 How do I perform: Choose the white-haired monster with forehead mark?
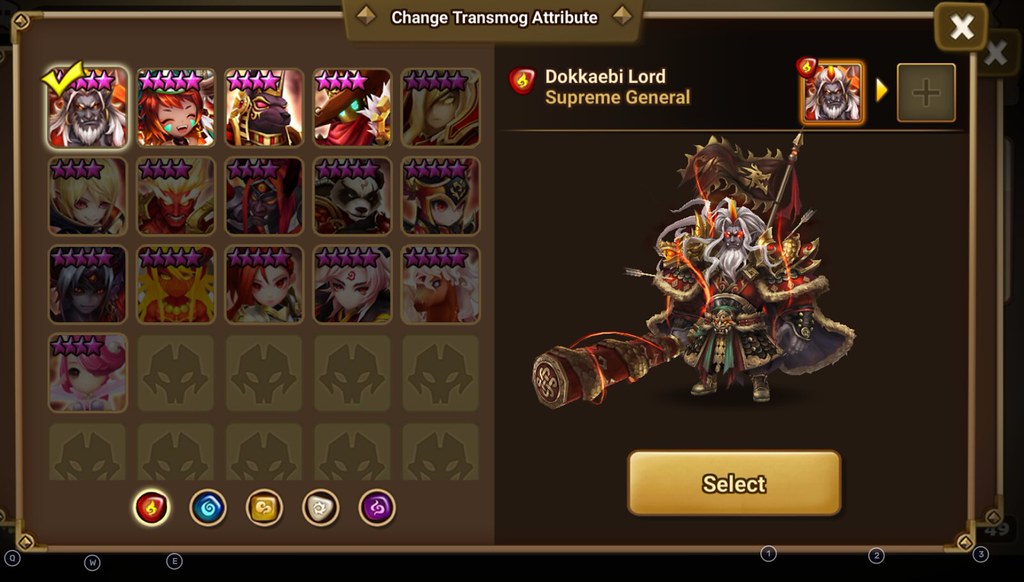pos(352,284)
